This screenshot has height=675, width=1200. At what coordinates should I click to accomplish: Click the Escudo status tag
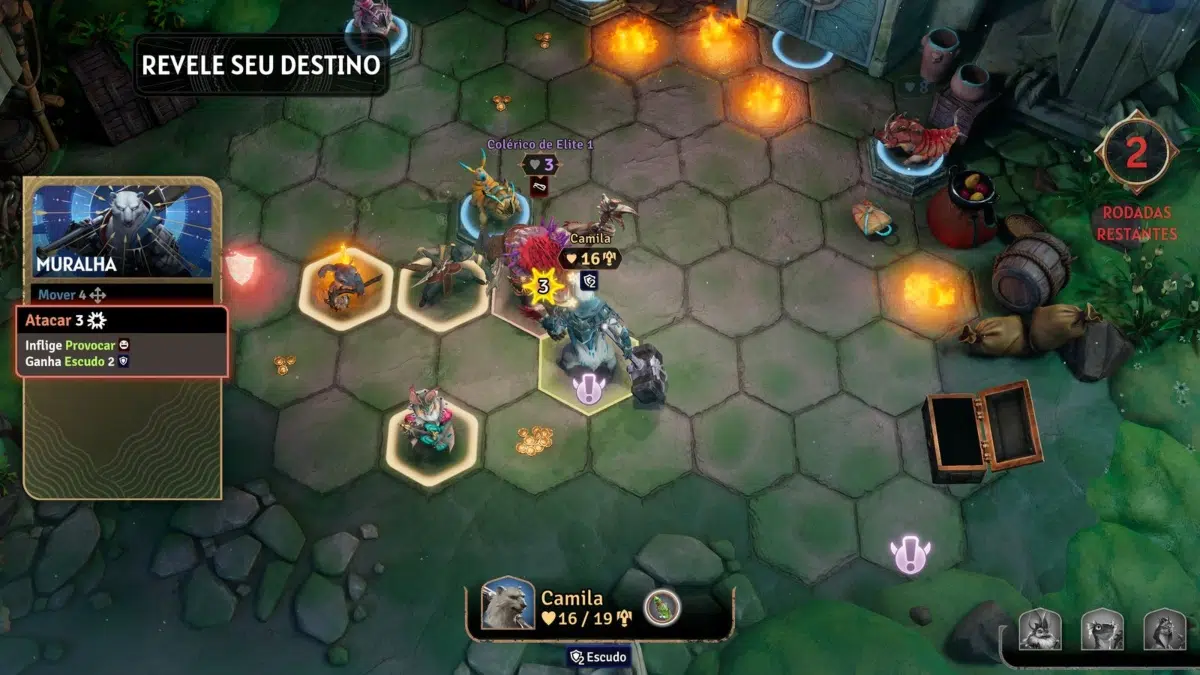tap(599, 657)
